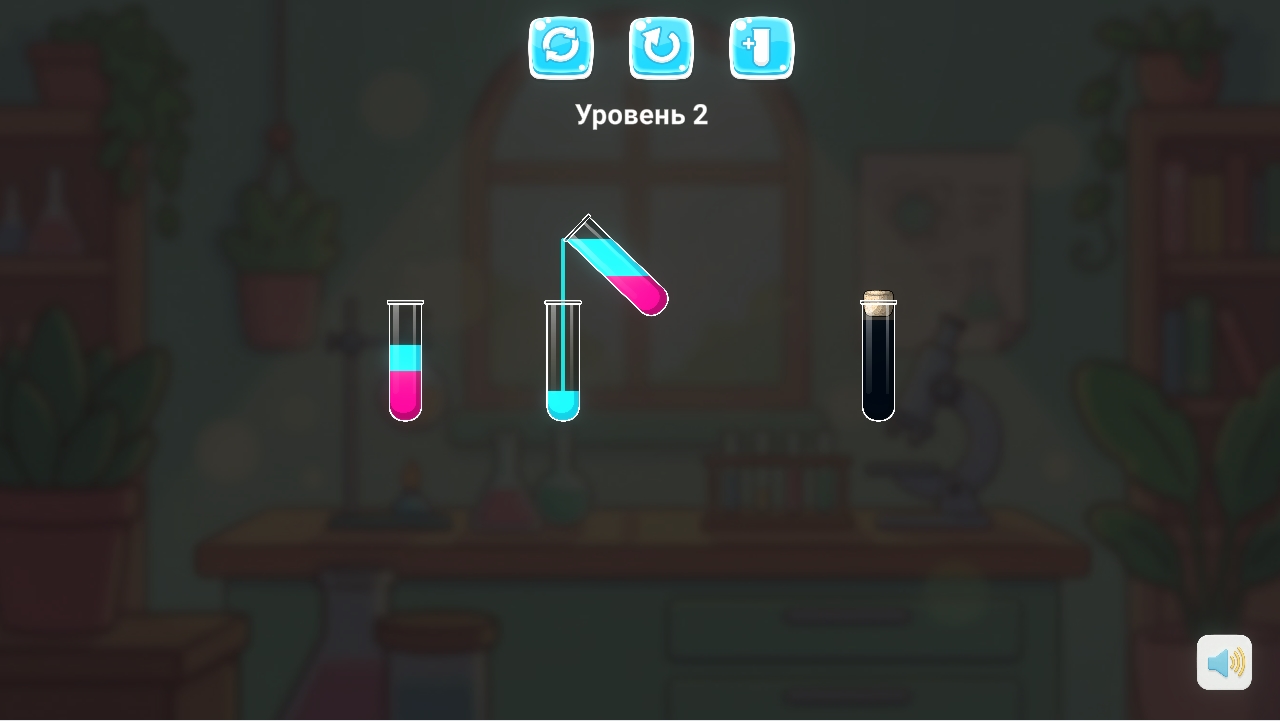Click the leftmost test tube
The height and width of the screenshot is (721, 1280).
click(406, 360)
